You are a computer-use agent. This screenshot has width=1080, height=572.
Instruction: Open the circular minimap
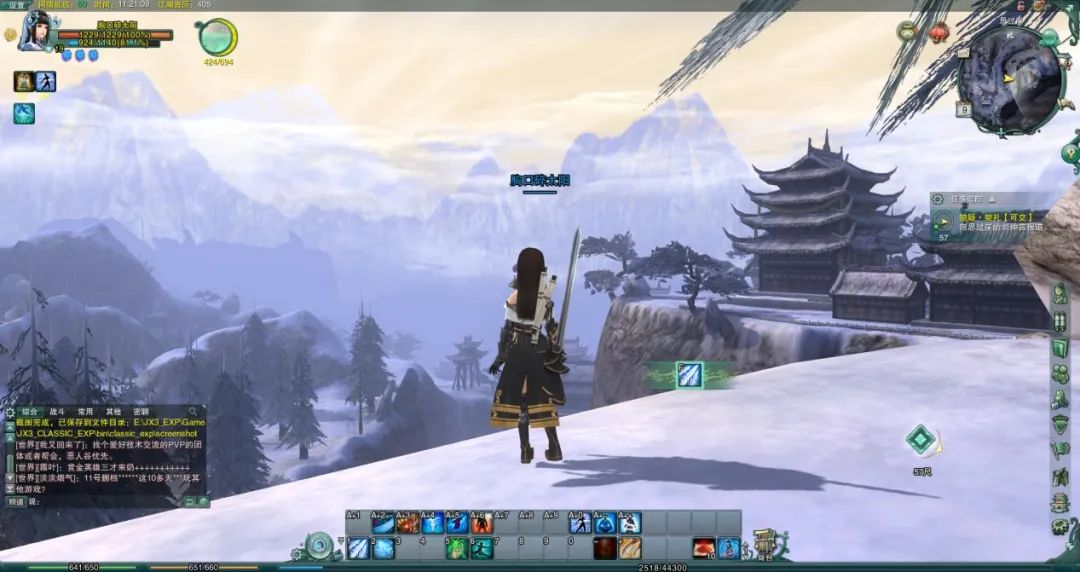click(1008, 79)
